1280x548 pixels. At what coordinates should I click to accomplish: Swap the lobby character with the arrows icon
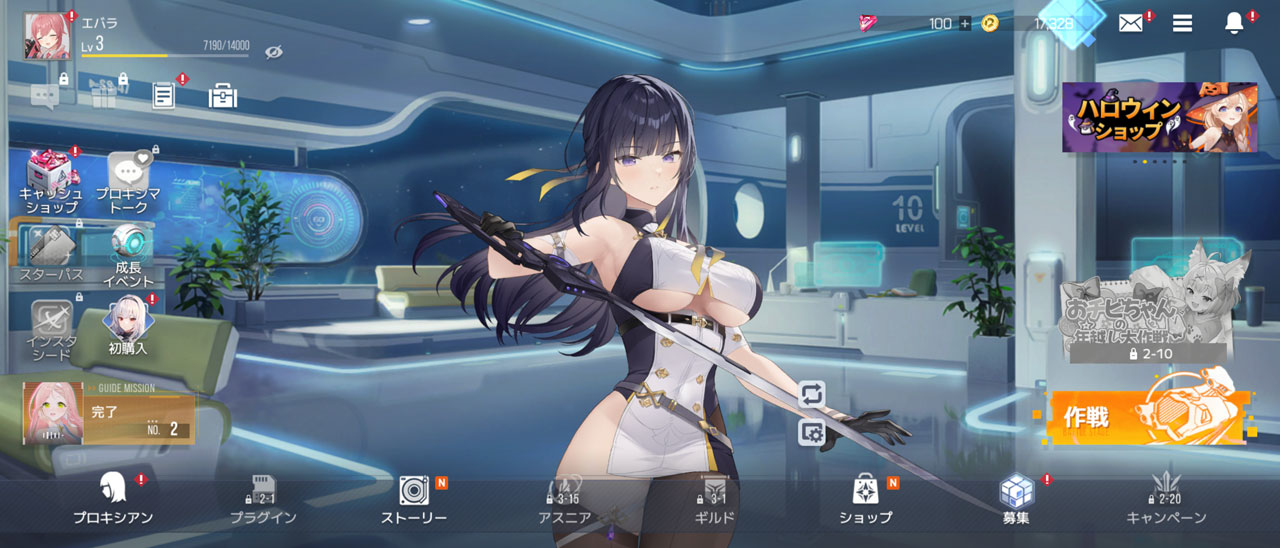click(x=811, y=393)
